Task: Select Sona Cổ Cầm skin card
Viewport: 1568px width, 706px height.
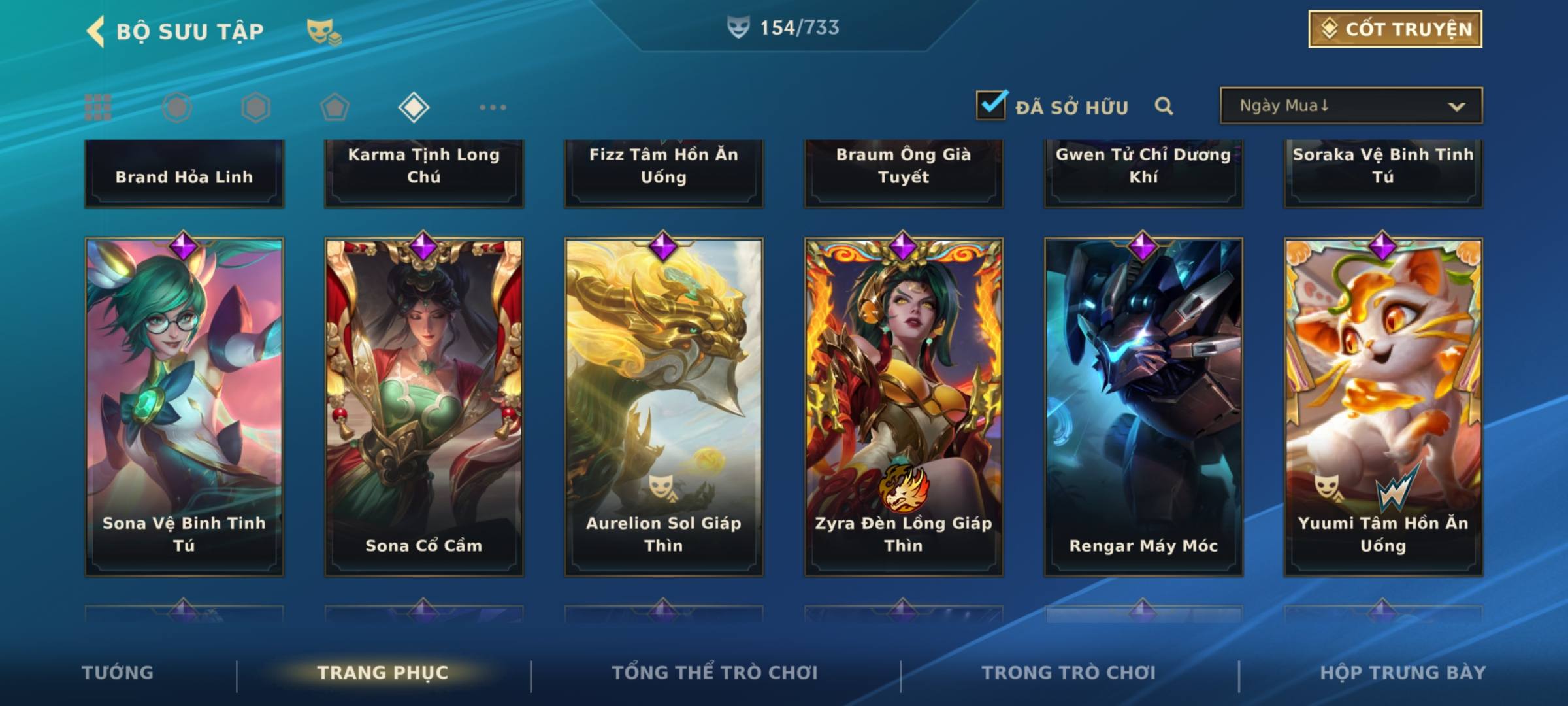Action: pos(424,406)
